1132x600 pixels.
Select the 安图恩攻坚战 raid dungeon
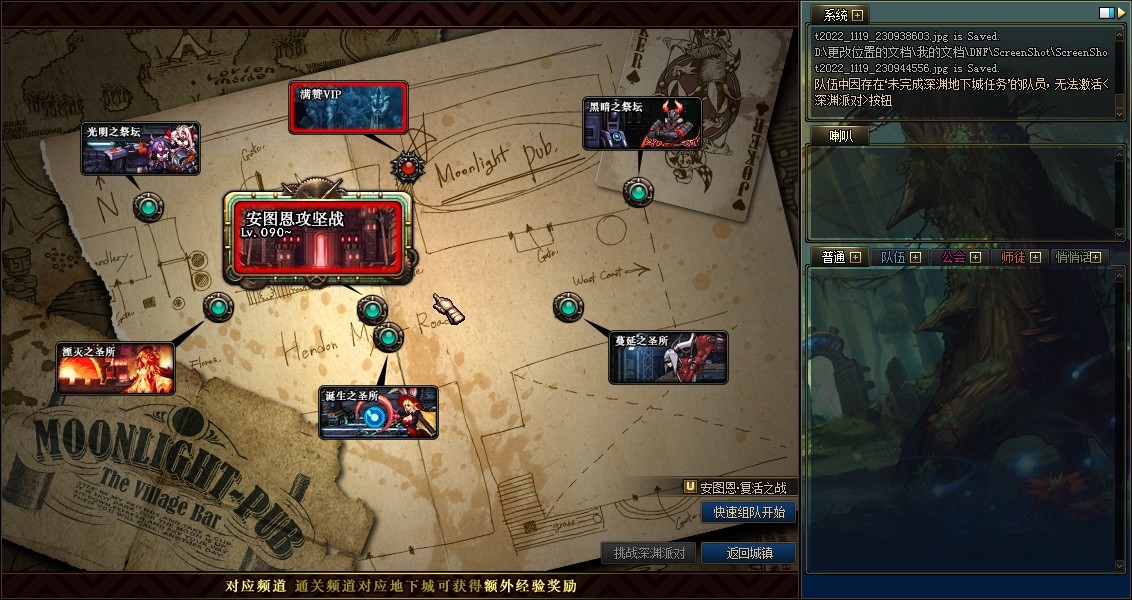coord(317,236)
